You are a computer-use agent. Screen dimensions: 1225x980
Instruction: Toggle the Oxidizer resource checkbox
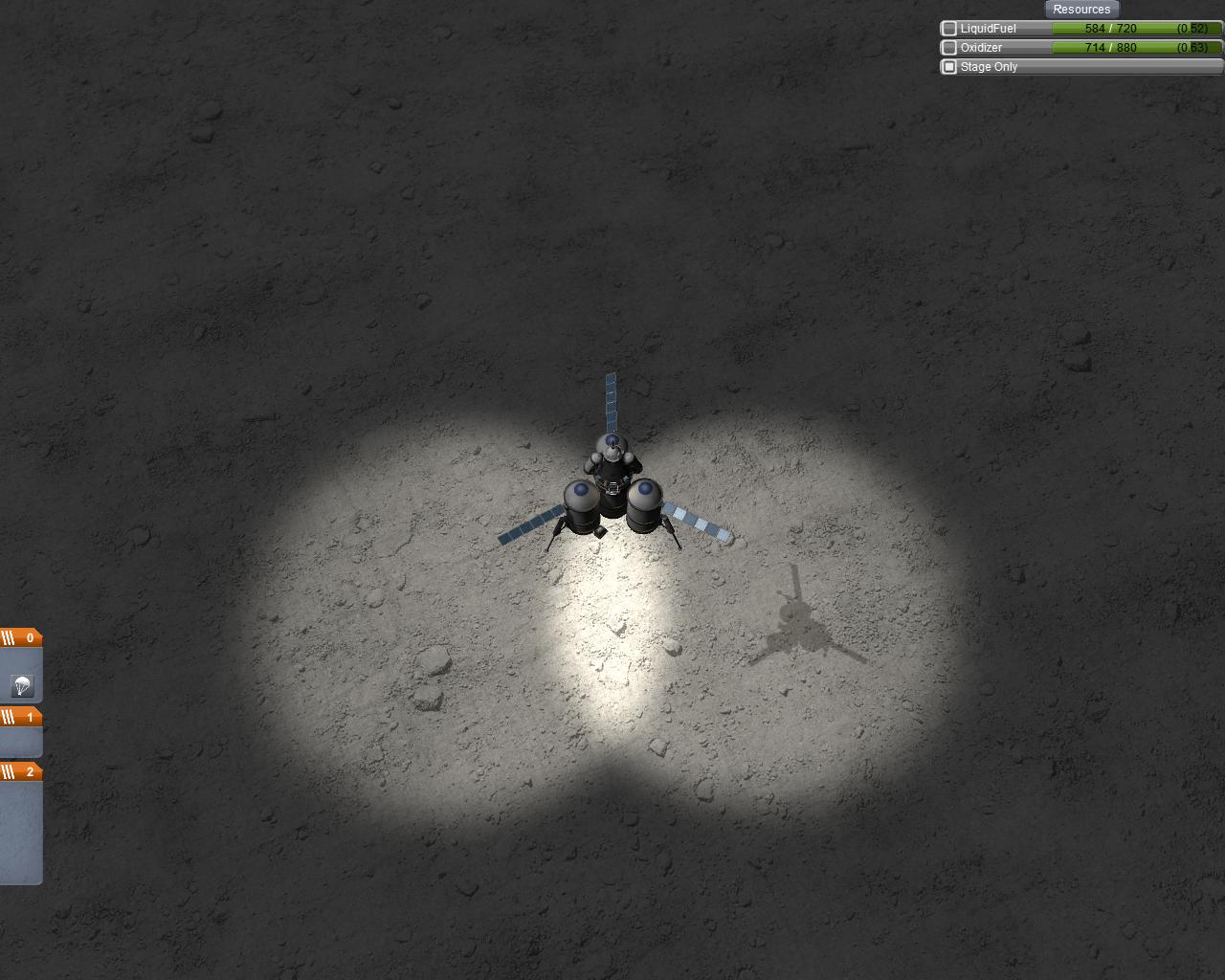coord(949,48)
